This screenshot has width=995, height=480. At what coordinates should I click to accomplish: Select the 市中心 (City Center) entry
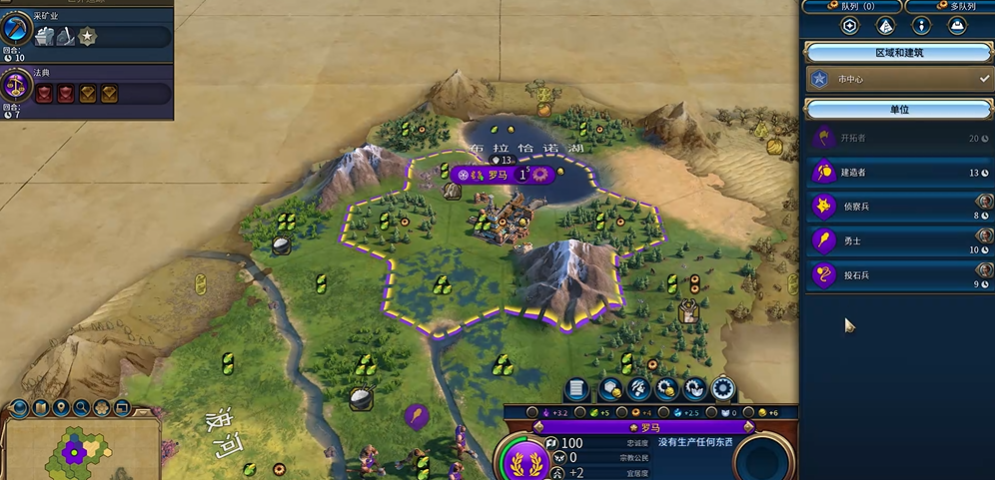pyautogui.click(x=897, y=78)
